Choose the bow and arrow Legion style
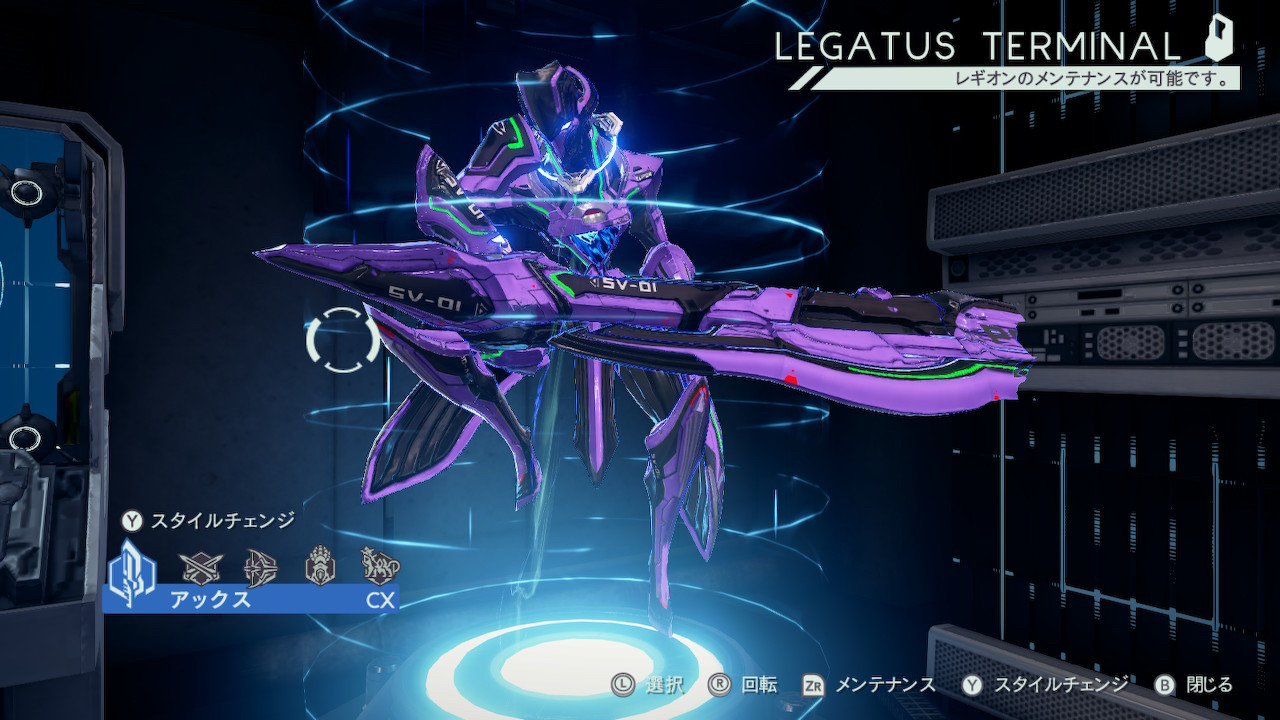1280x720 pixels. point(258,567)
